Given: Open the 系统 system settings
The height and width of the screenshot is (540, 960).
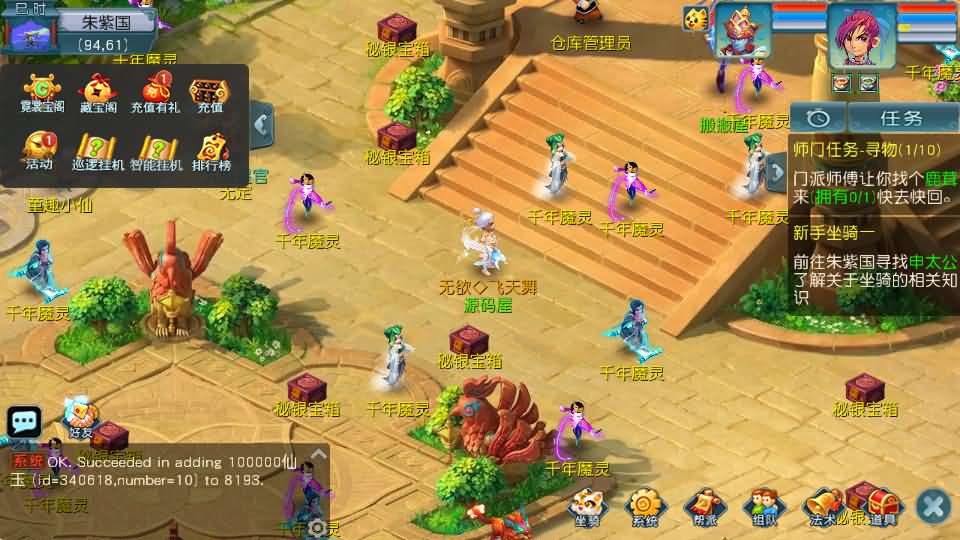Looking at the screenshot, I should pyautogui.click(x=645, y=505).
